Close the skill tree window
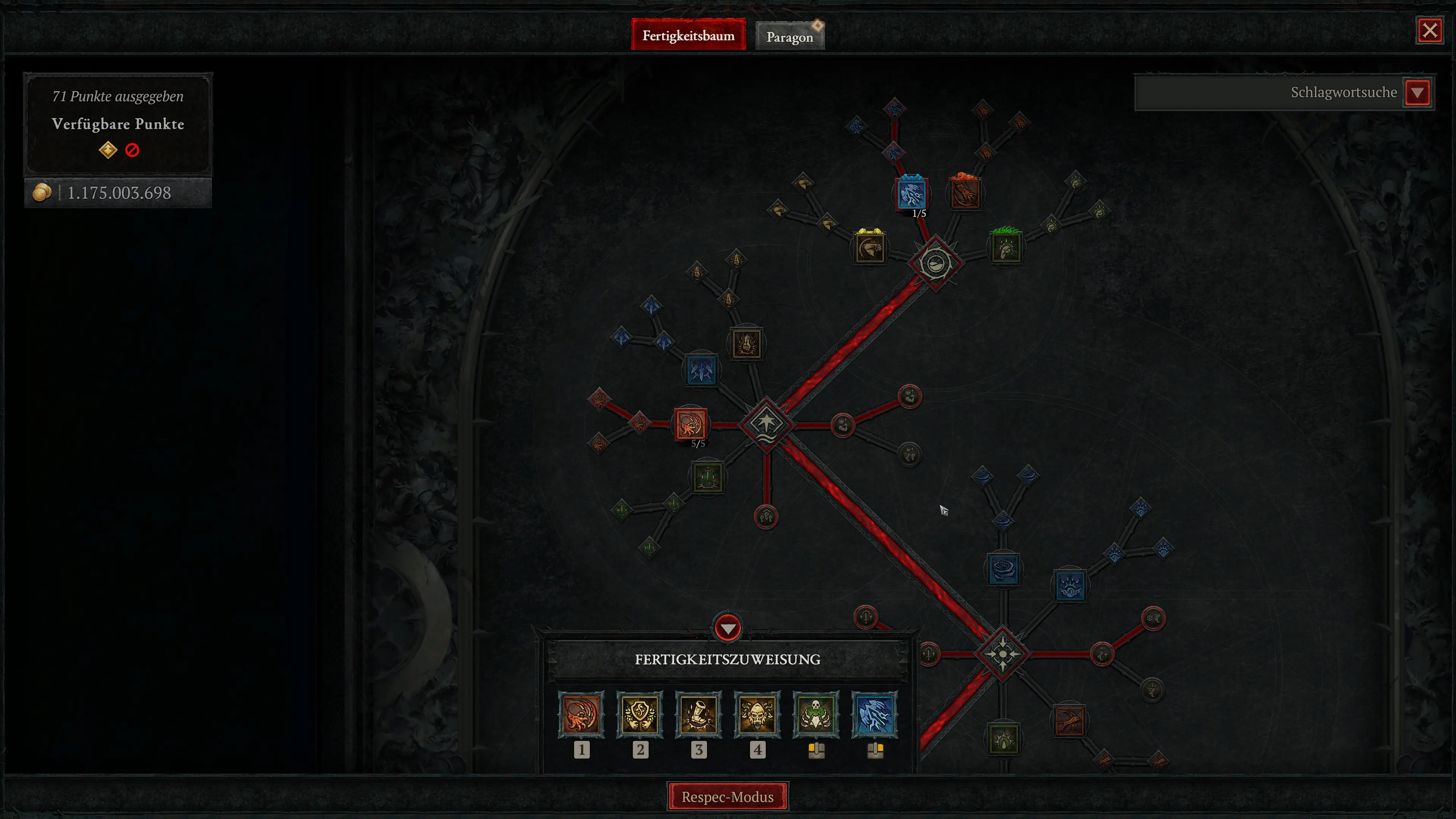 (1429, 30)
